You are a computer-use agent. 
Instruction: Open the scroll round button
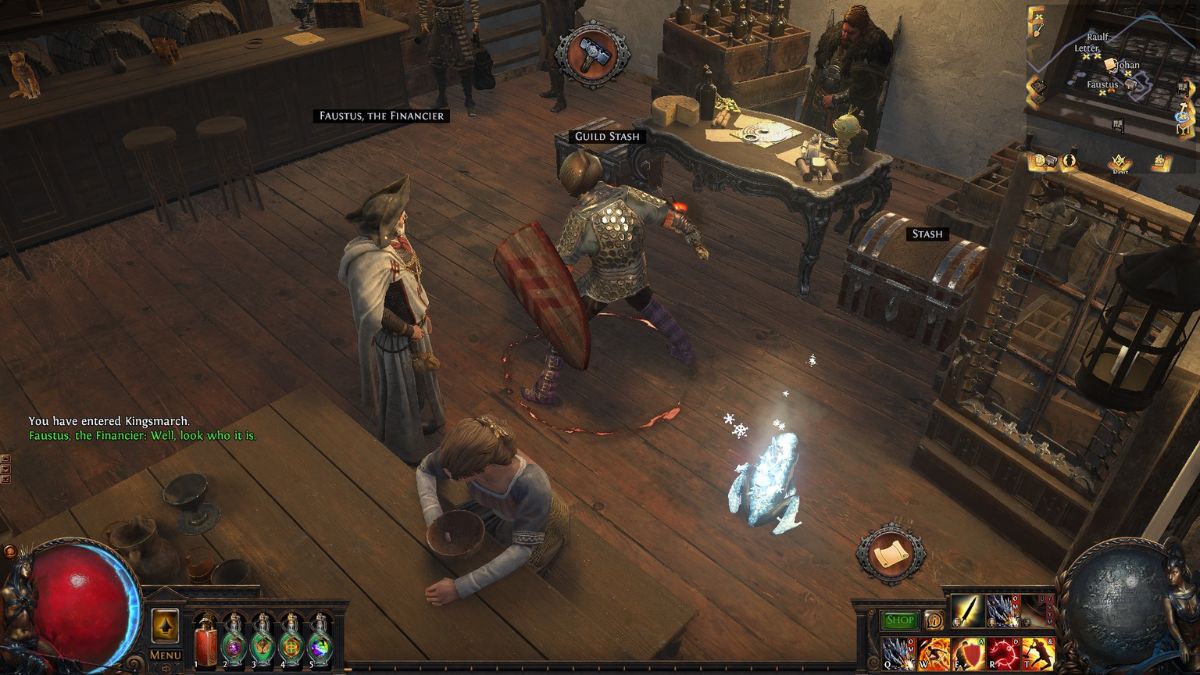click(x=890, y=552)
